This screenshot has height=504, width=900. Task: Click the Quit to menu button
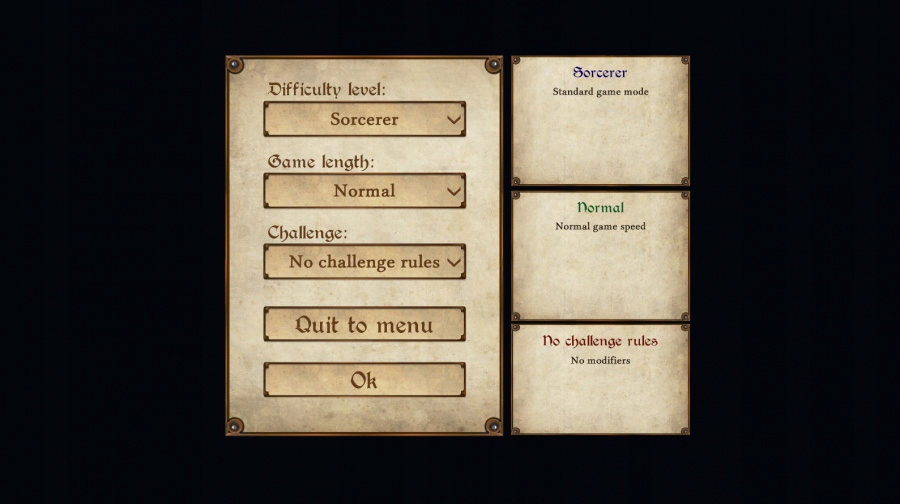(364, 325)
